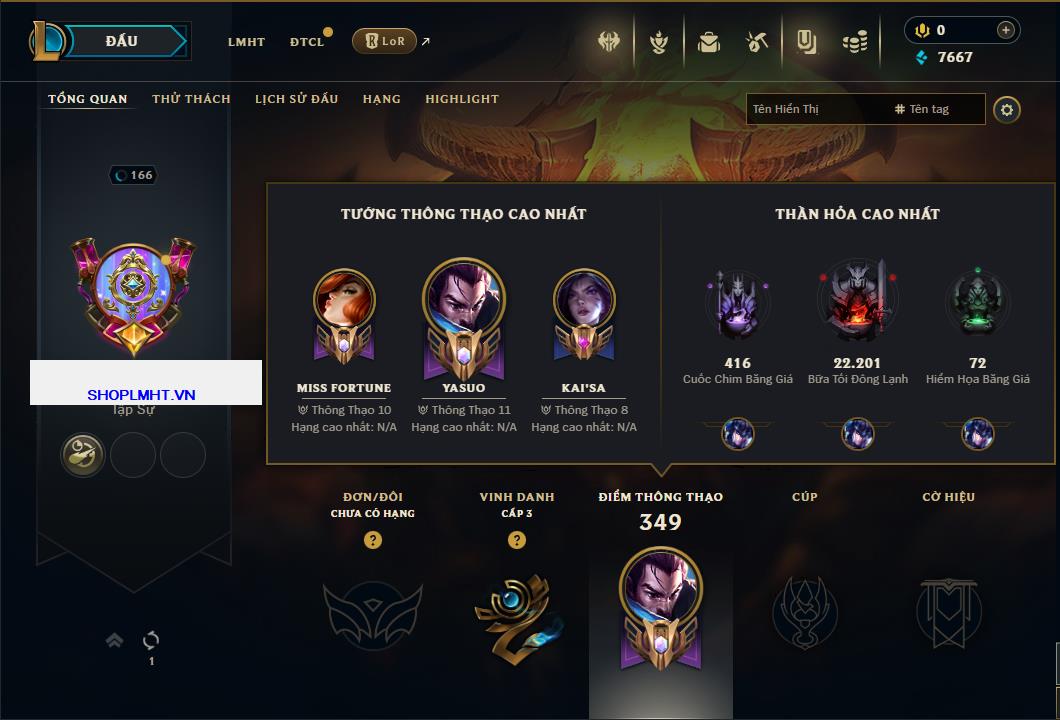The width and height of the screenshot is (1060, 720).
Task: Open the crafting hammer icon
Action: tap(757, 42)
